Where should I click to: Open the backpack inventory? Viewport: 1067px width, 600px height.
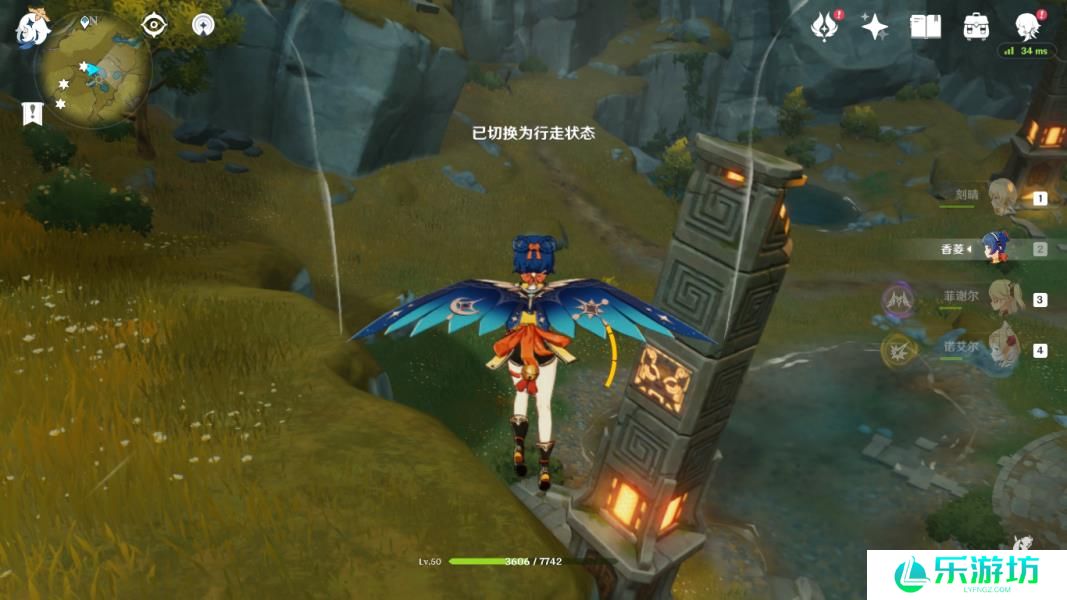tap(976, 27)
